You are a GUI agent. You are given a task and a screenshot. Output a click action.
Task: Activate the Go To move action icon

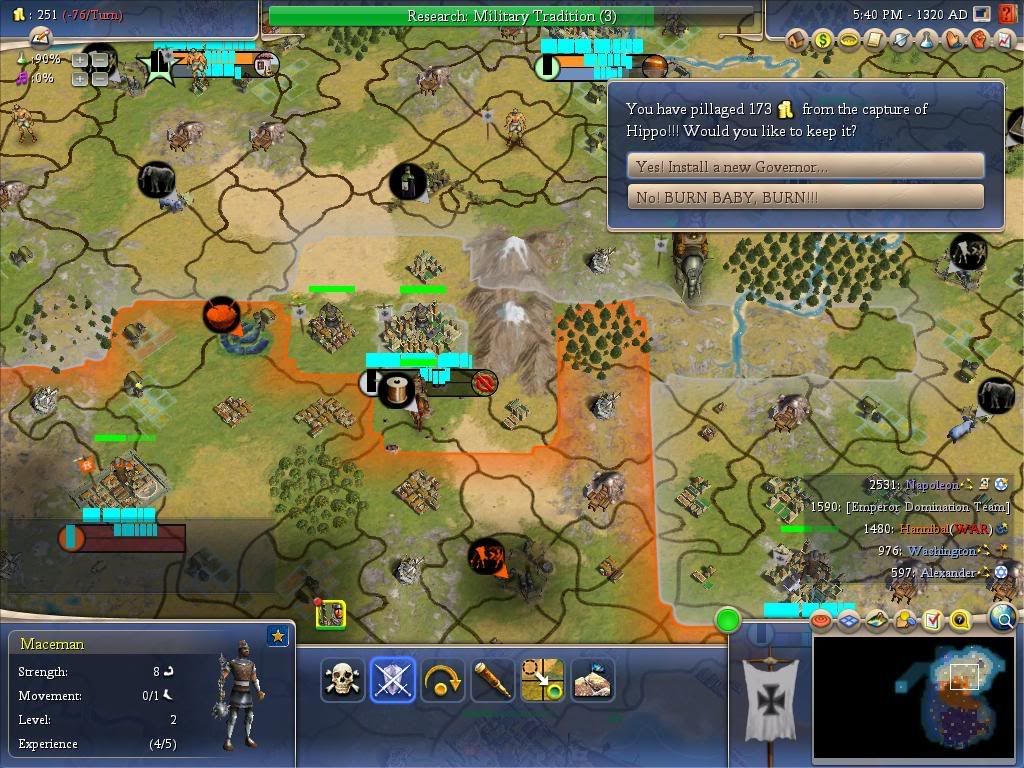coord(542,680)
